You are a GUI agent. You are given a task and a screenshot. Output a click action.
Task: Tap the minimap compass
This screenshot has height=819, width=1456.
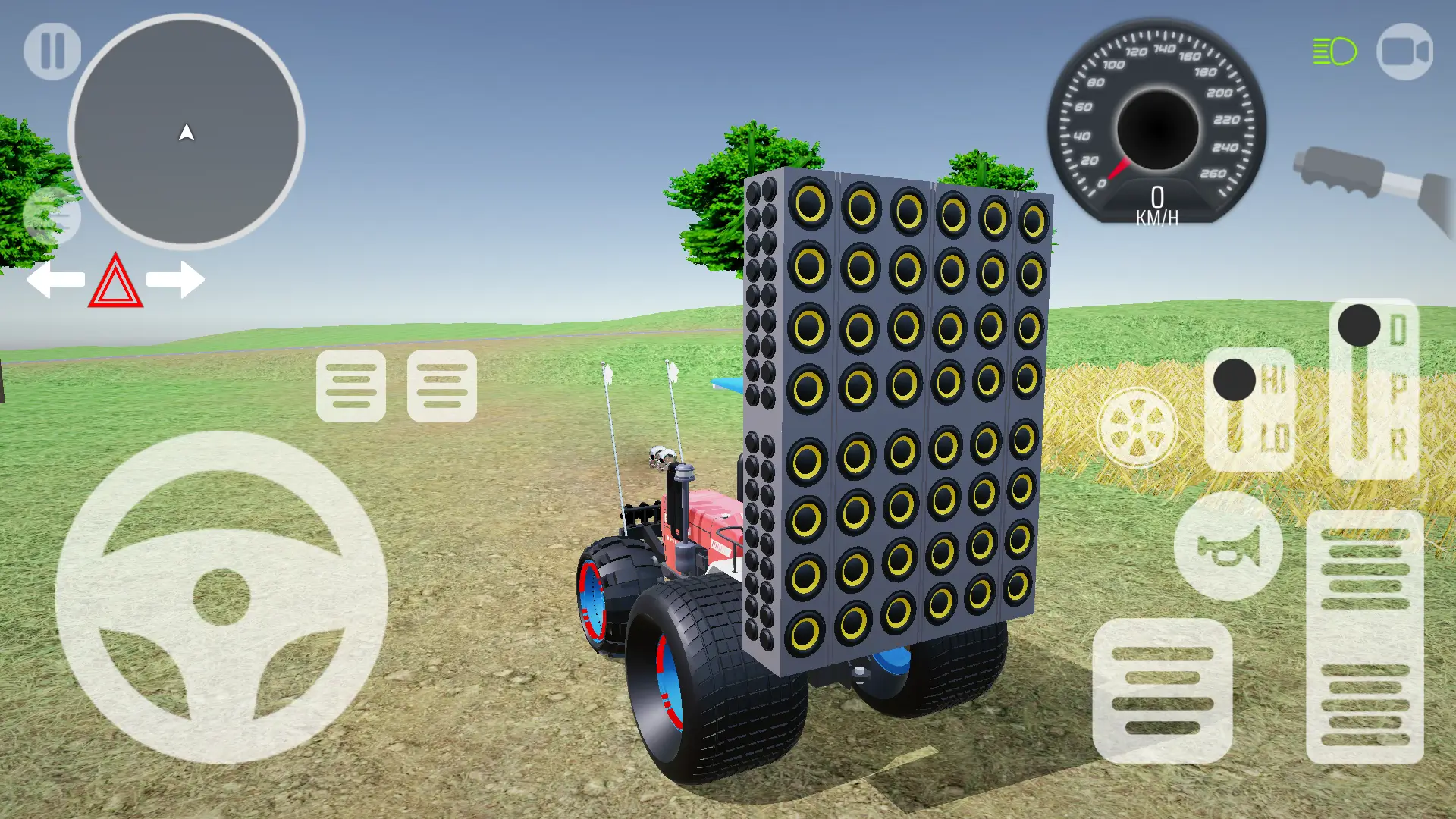187,133
